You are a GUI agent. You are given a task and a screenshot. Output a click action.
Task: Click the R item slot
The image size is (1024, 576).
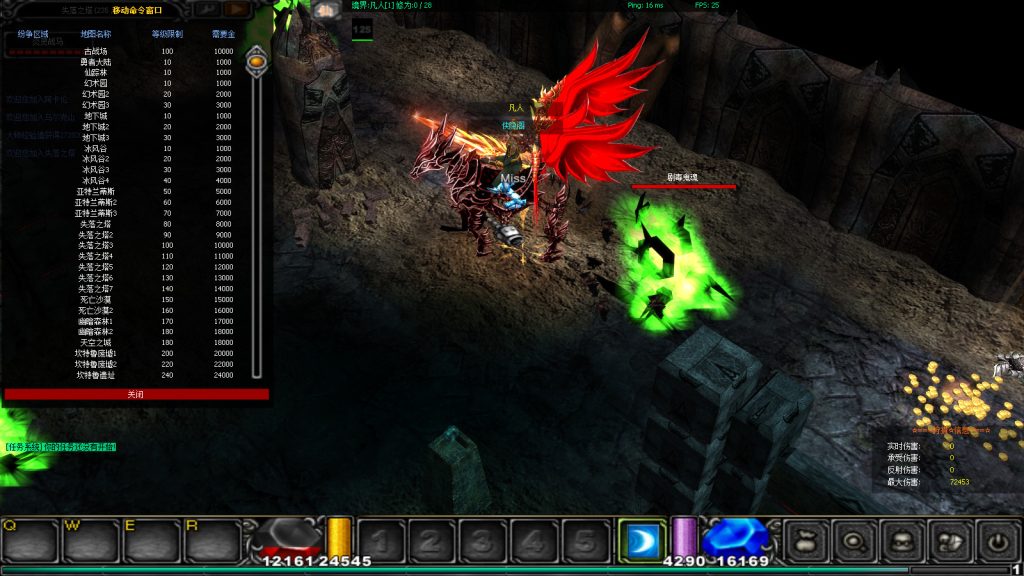(211, 541)
